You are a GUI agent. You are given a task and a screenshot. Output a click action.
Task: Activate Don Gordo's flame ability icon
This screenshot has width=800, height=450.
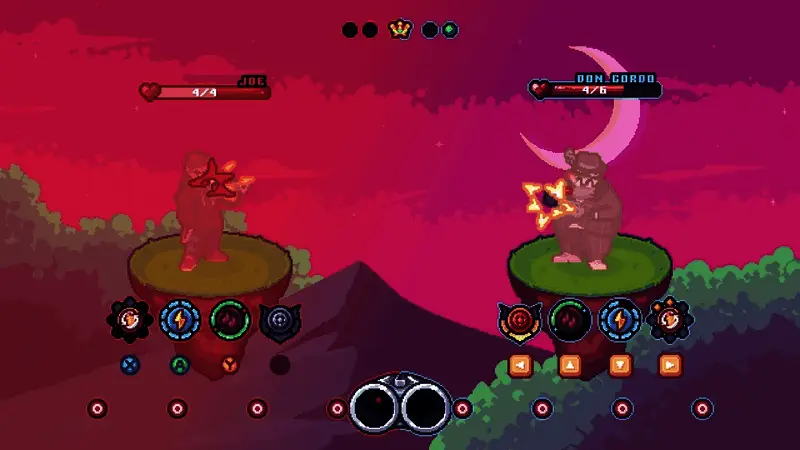click(x=569, y=321)
